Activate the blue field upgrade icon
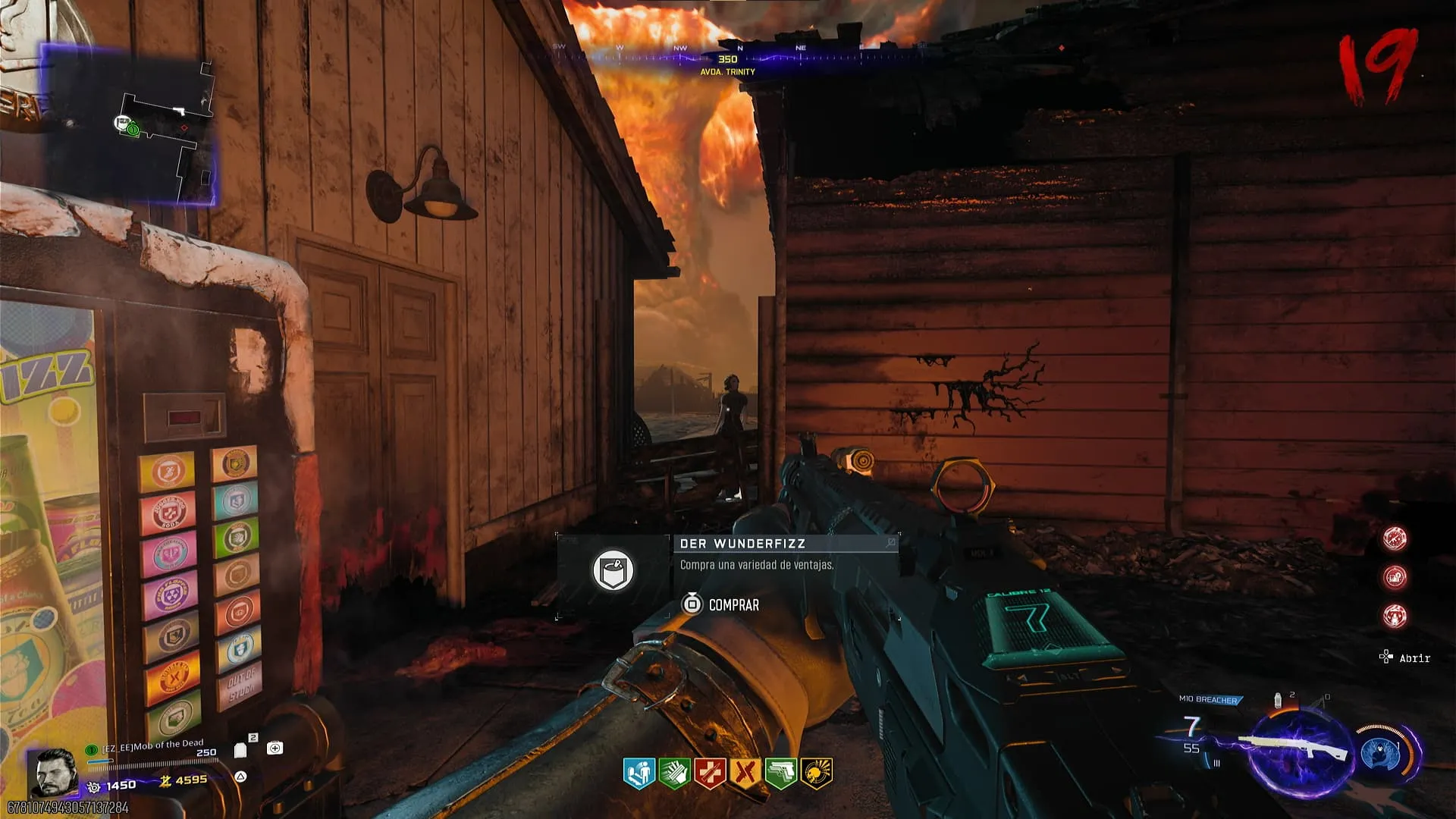Image resolution: width=1456 pixels, height=819 pixels. click(1382, 753)
